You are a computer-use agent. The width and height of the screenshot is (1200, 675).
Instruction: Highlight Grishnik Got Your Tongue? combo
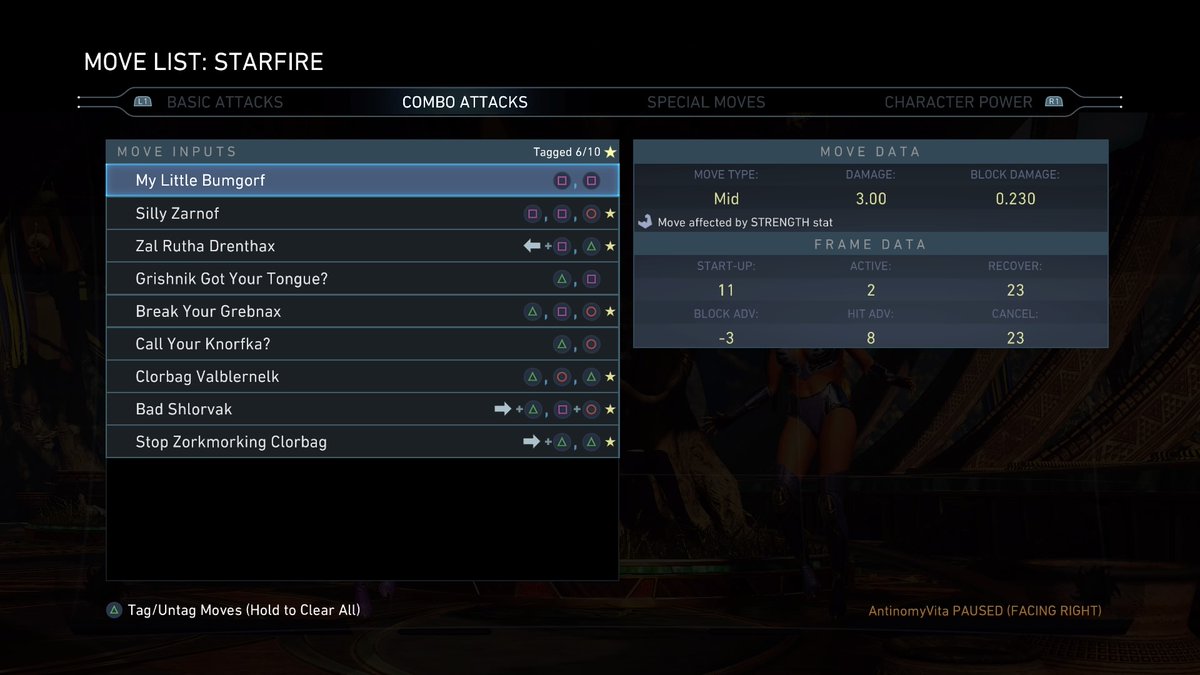362,279
